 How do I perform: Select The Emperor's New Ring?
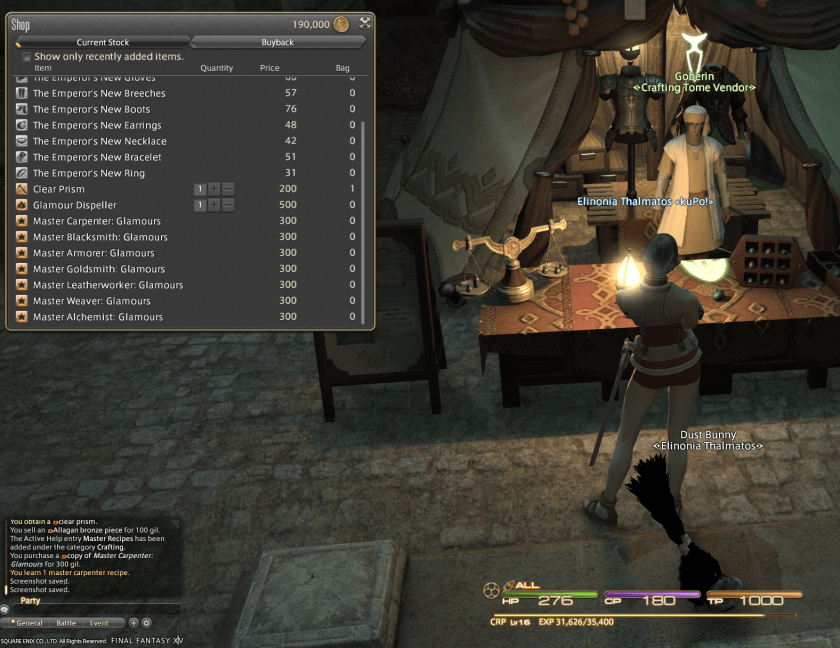click(x=89, y=173)
